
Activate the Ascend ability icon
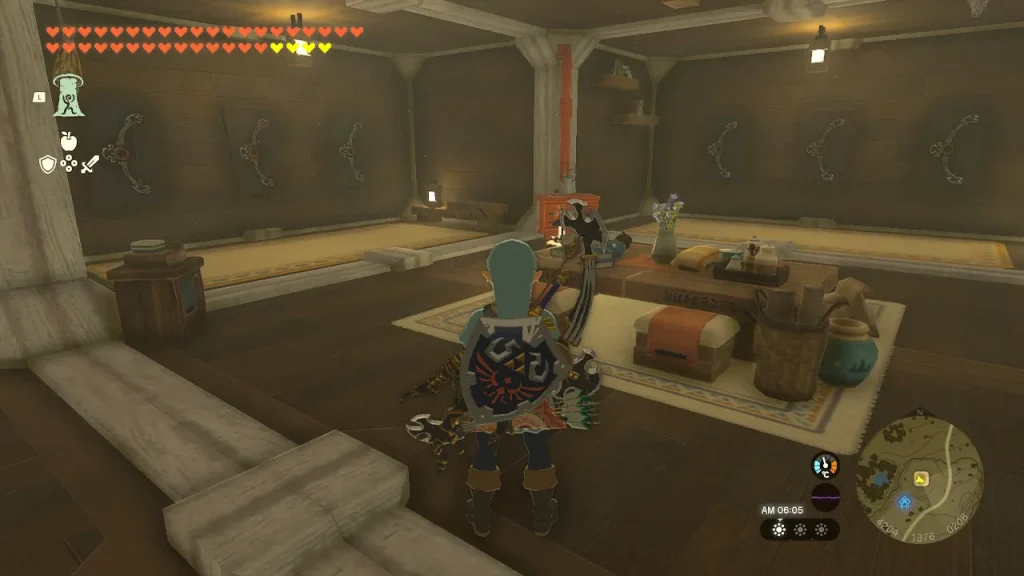click(68, 98)
